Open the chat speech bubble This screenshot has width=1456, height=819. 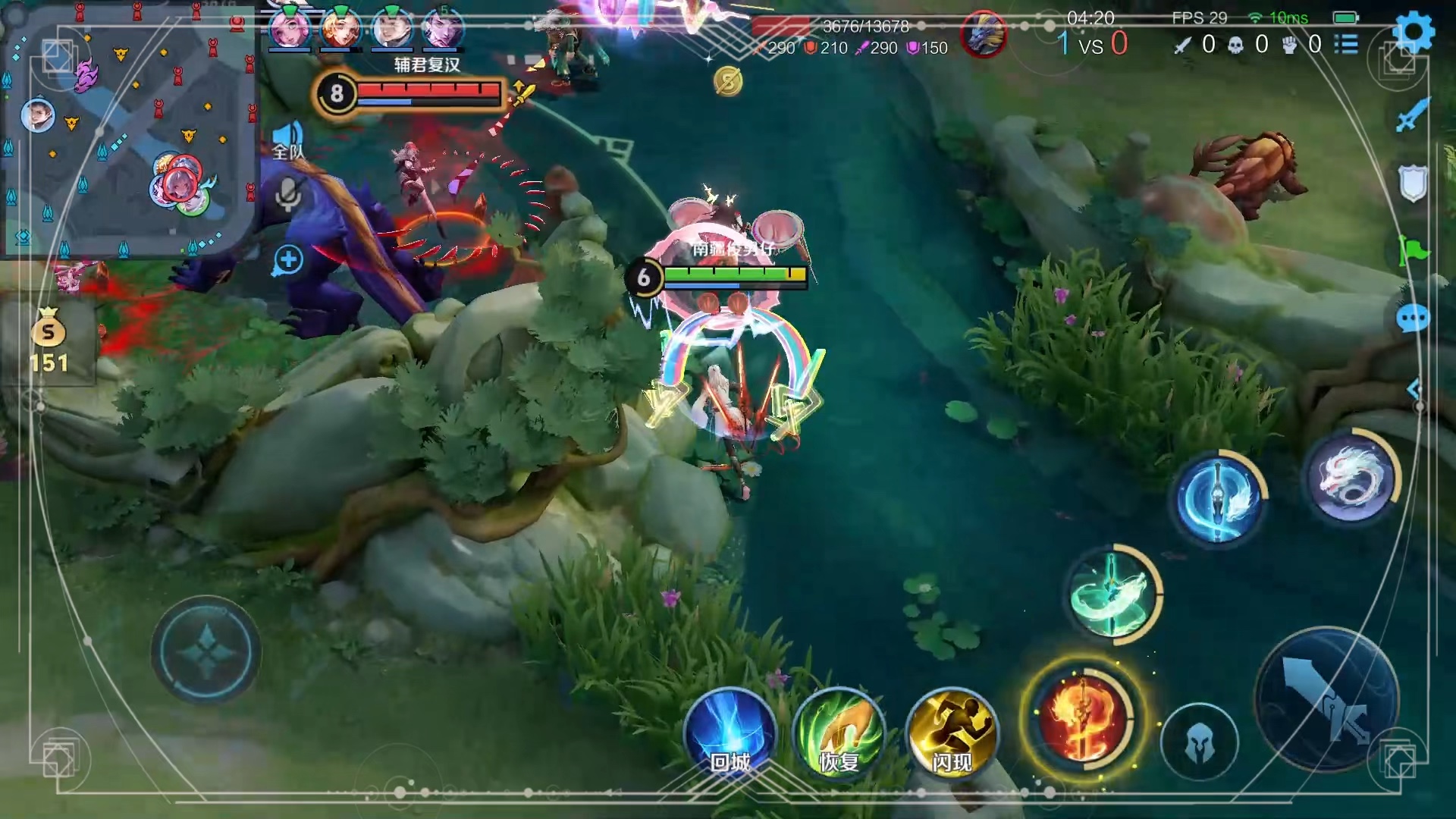click(1412, 318)
